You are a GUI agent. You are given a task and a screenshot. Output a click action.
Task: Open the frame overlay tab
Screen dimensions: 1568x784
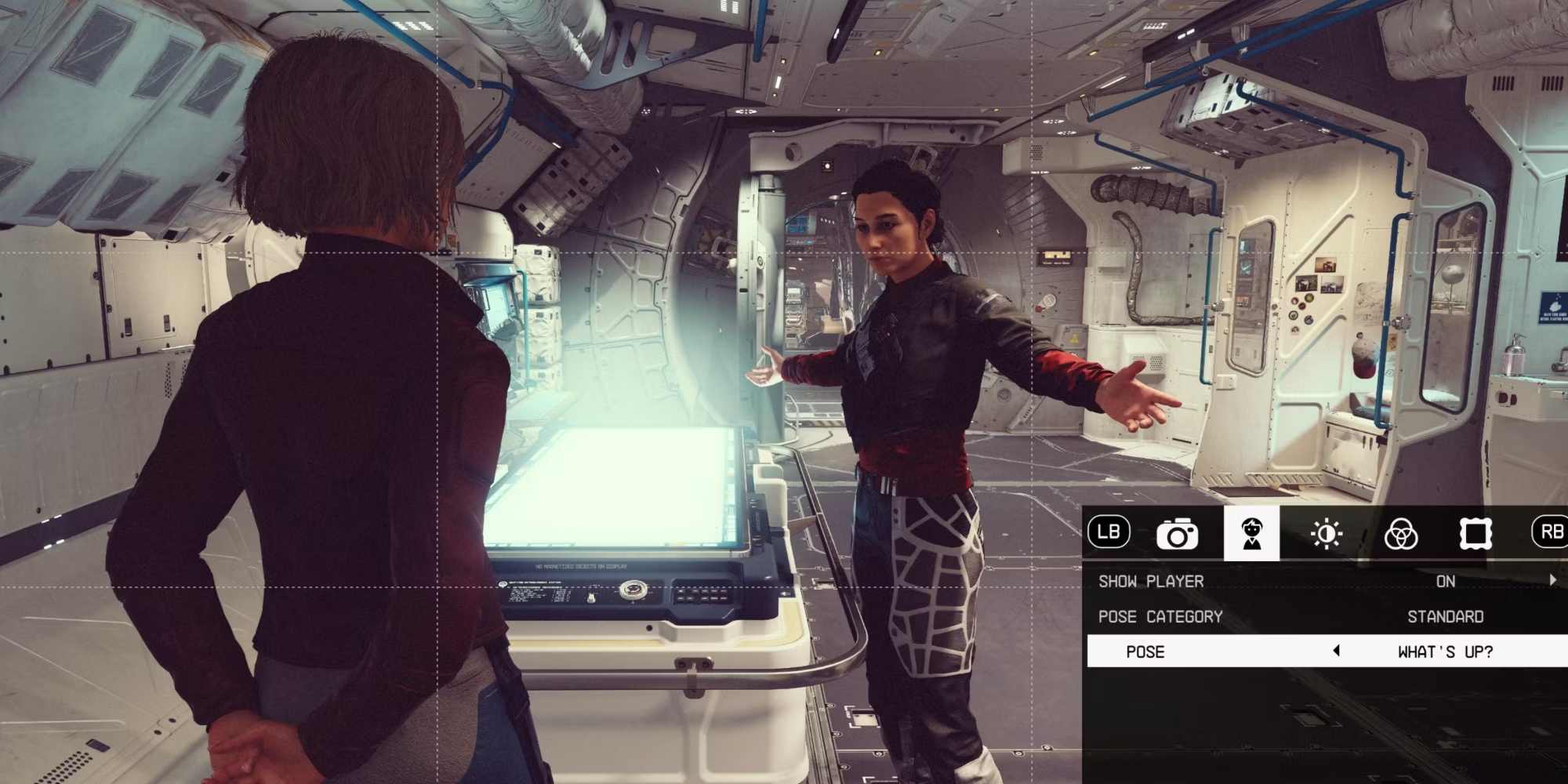(x=1475, y=535)
